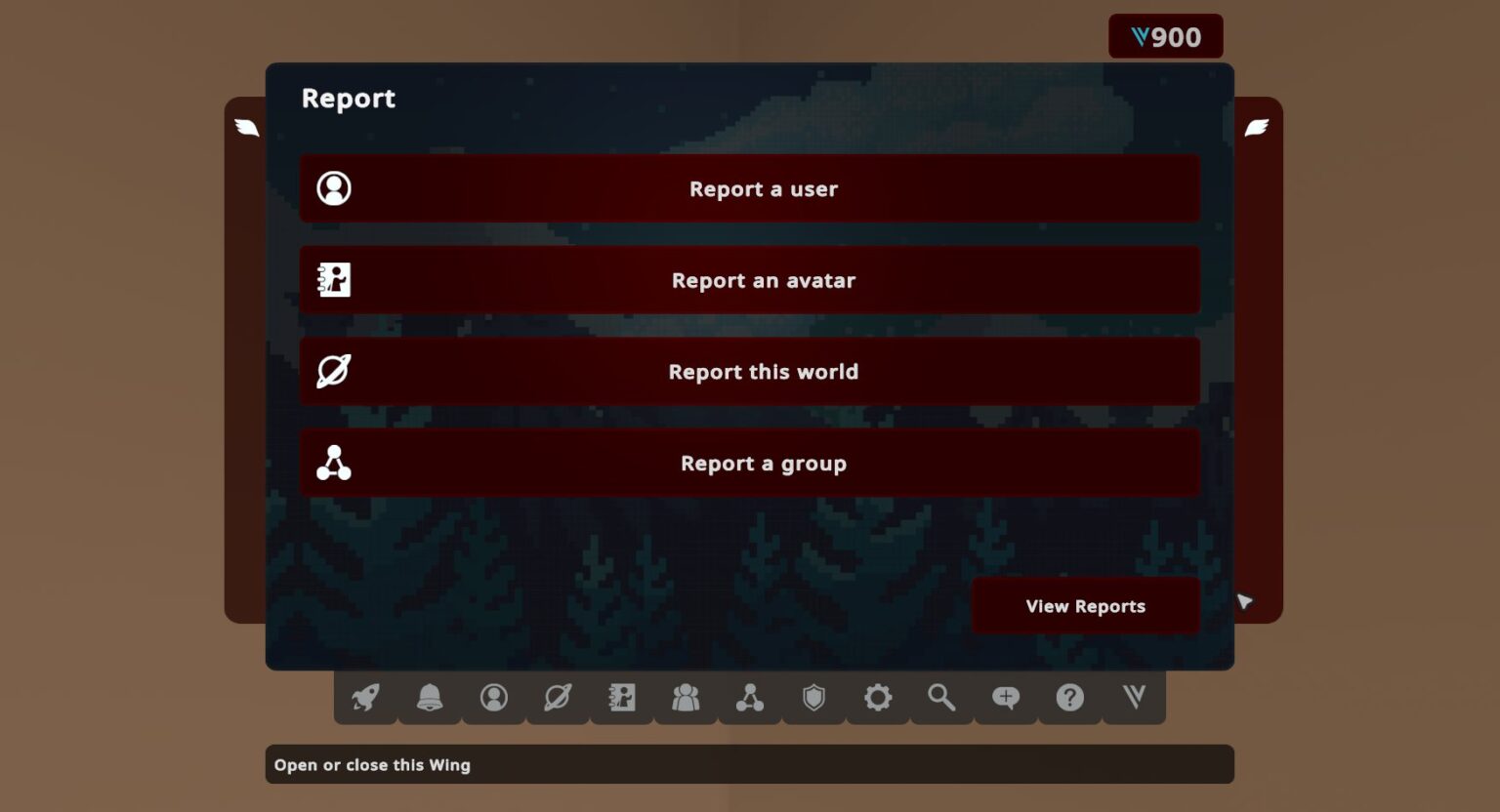Open Help via the question mark icon
1500x812 pixels.
(1069, 698)
